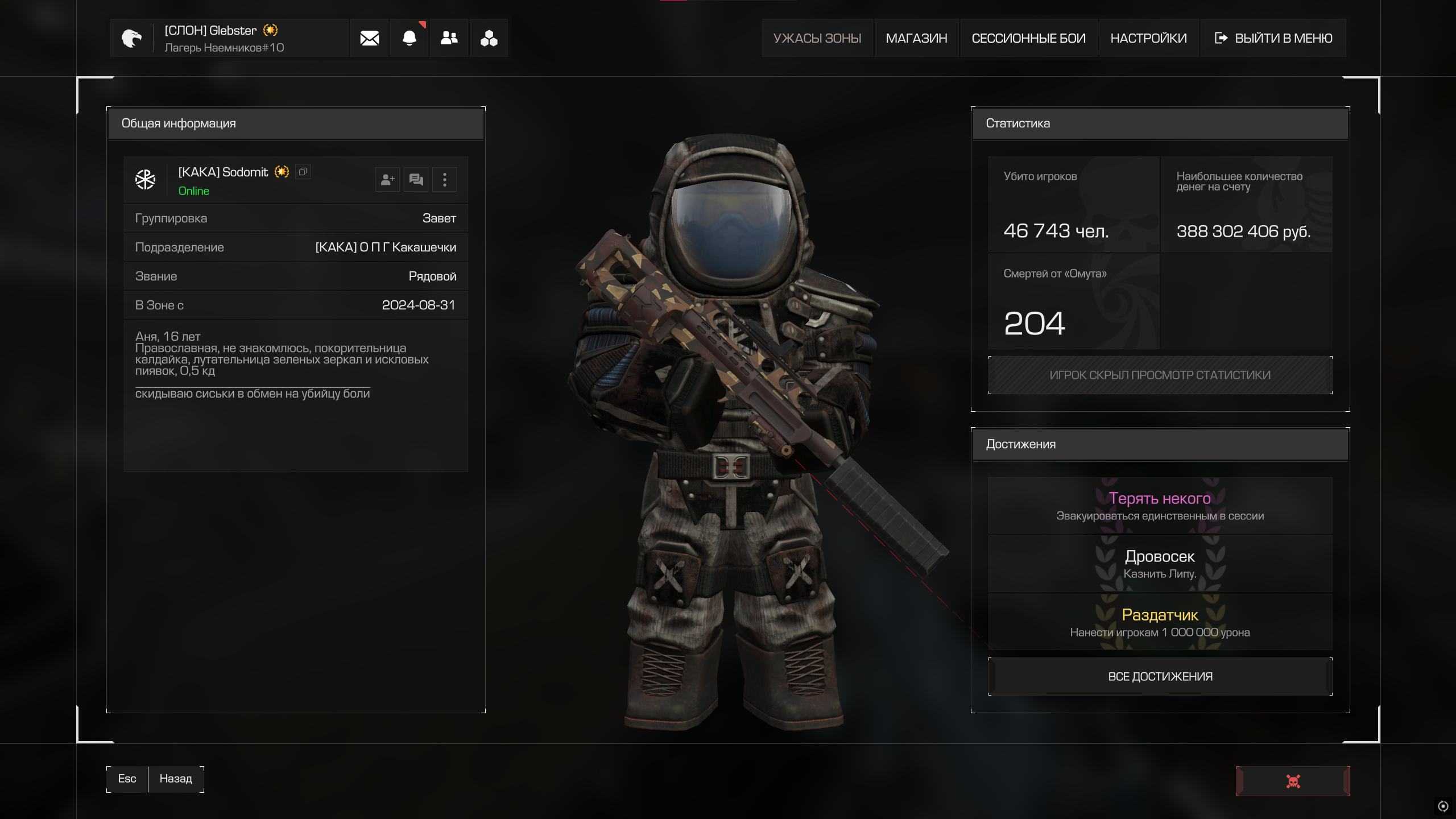Select the Дровосек achievement
Screen dimensions: 1456x819
coord(1160,564)
